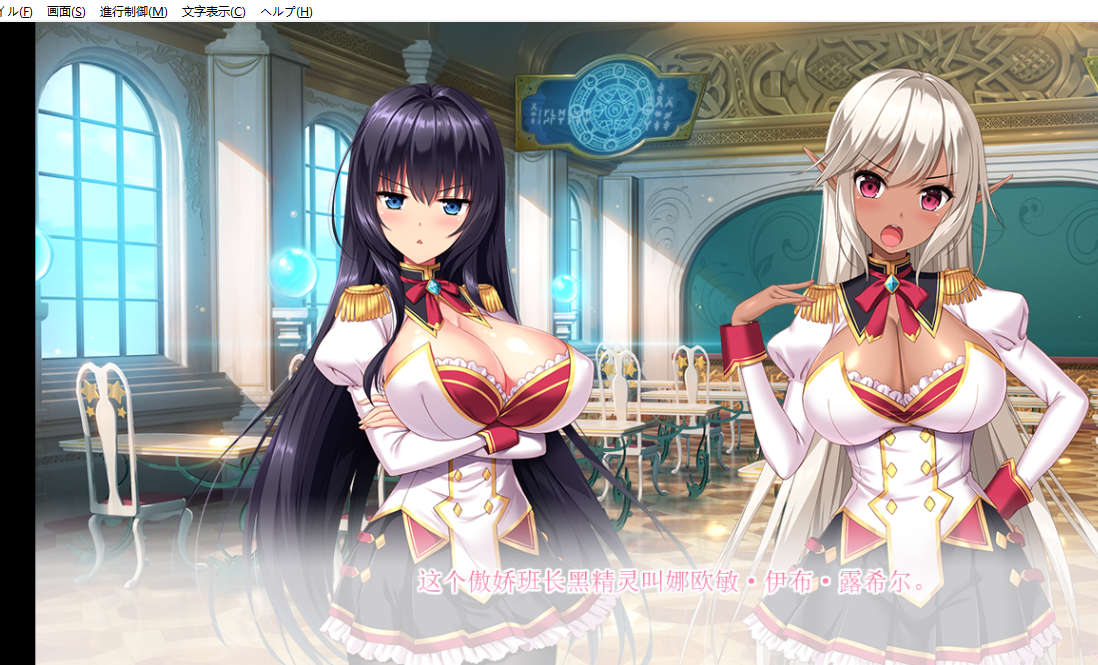The image size is (1098, 665).
Task: Open the partly cut-off ファイル(F) file menu
Action: (x=16, y=12)
